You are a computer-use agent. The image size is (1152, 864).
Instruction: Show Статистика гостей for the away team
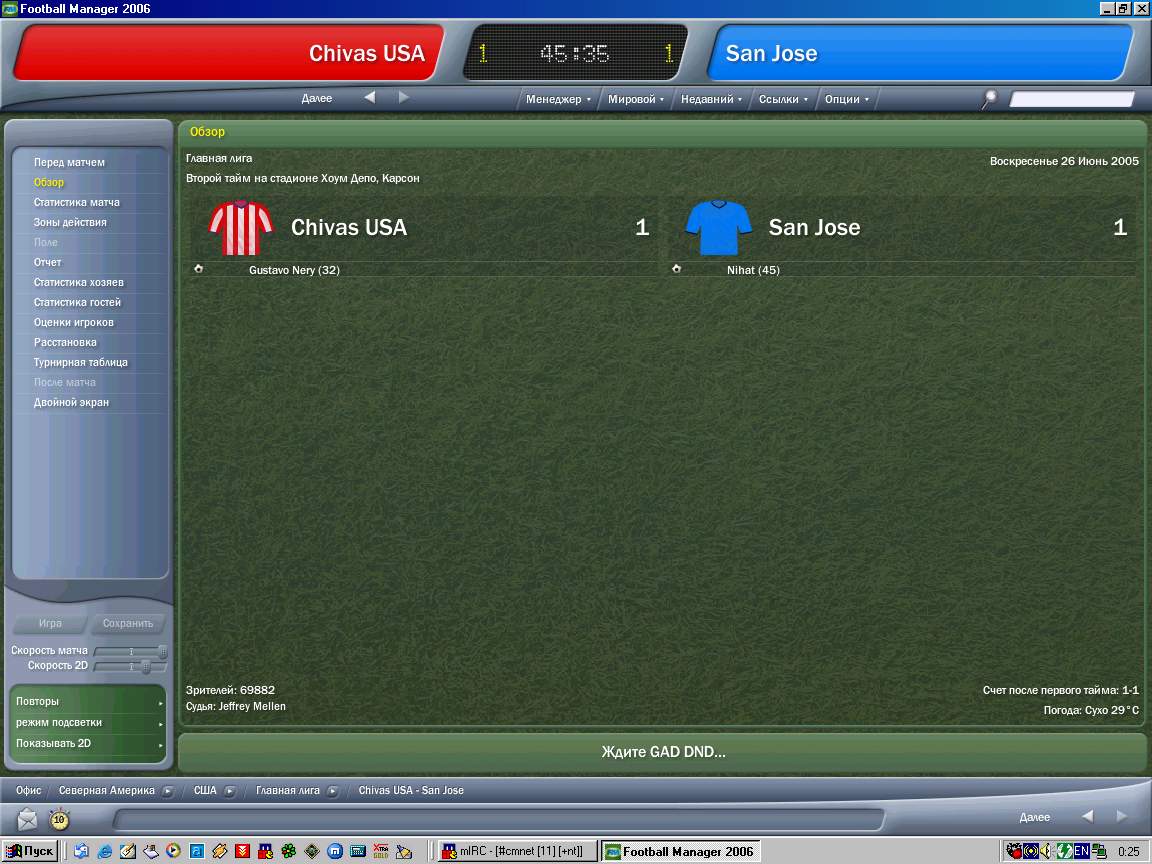(77, 302)
